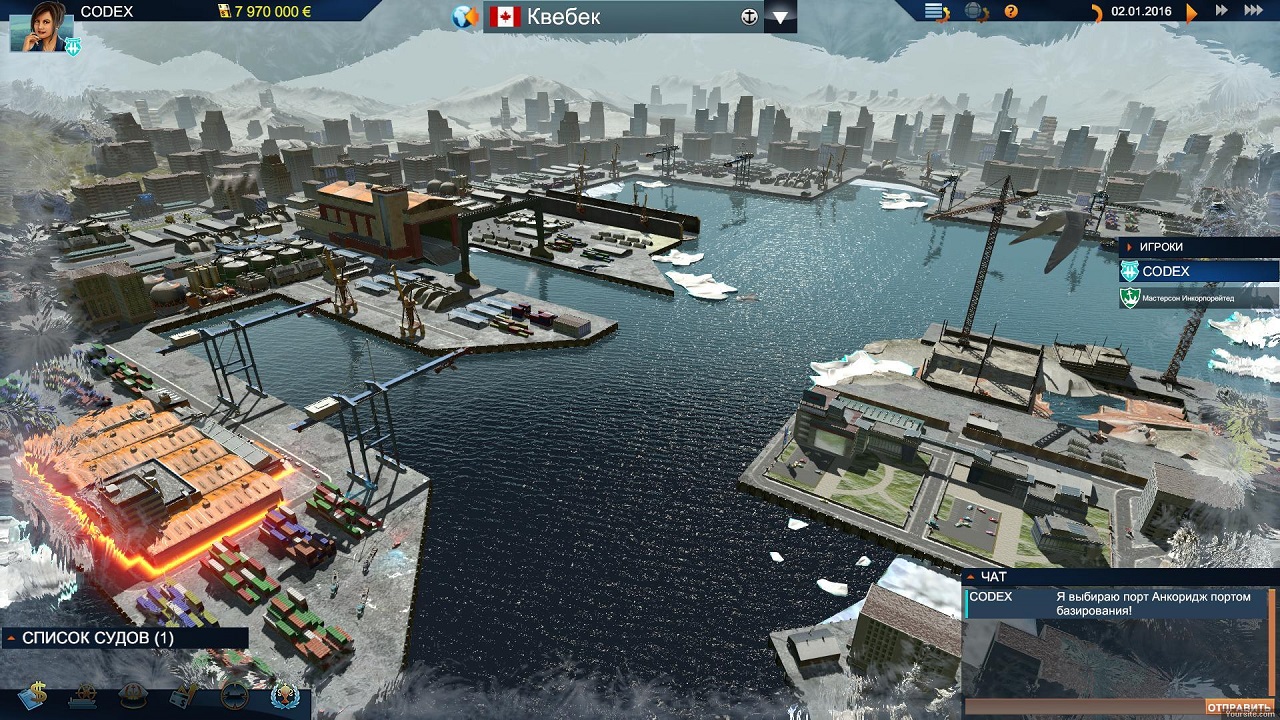Click the anchor icon beside Квебек
The height and width of the screenshot is (720, 1280).
tap(749, 17)
